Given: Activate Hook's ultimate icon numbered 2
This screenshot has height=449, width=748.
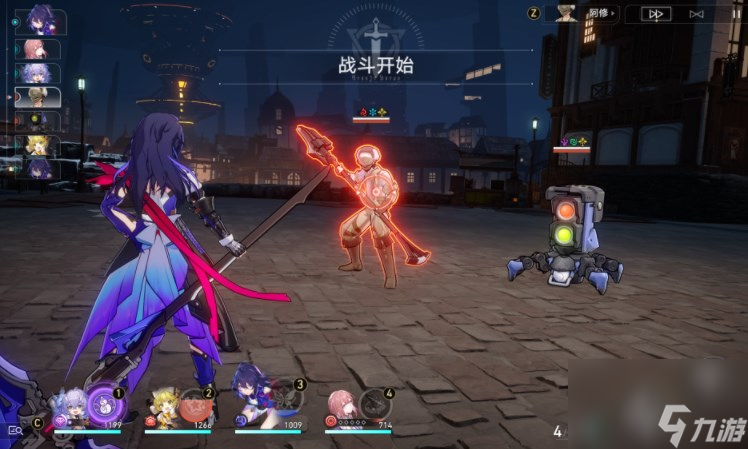Looking at the screenshot, I should (x=195, y=404).
